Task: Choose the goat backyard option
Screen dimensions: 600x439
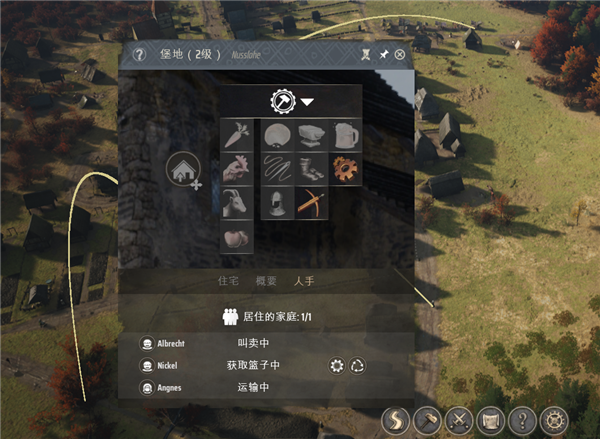Action: tap(237, 202)
